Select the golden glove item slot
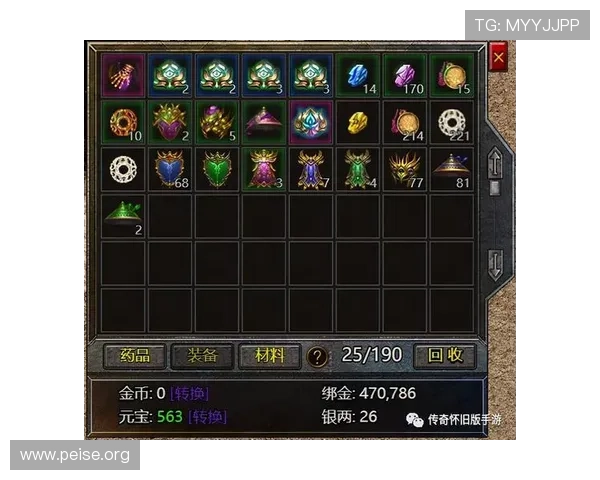The width and height of the screenshot is (600, 480). tap(124, 76)
